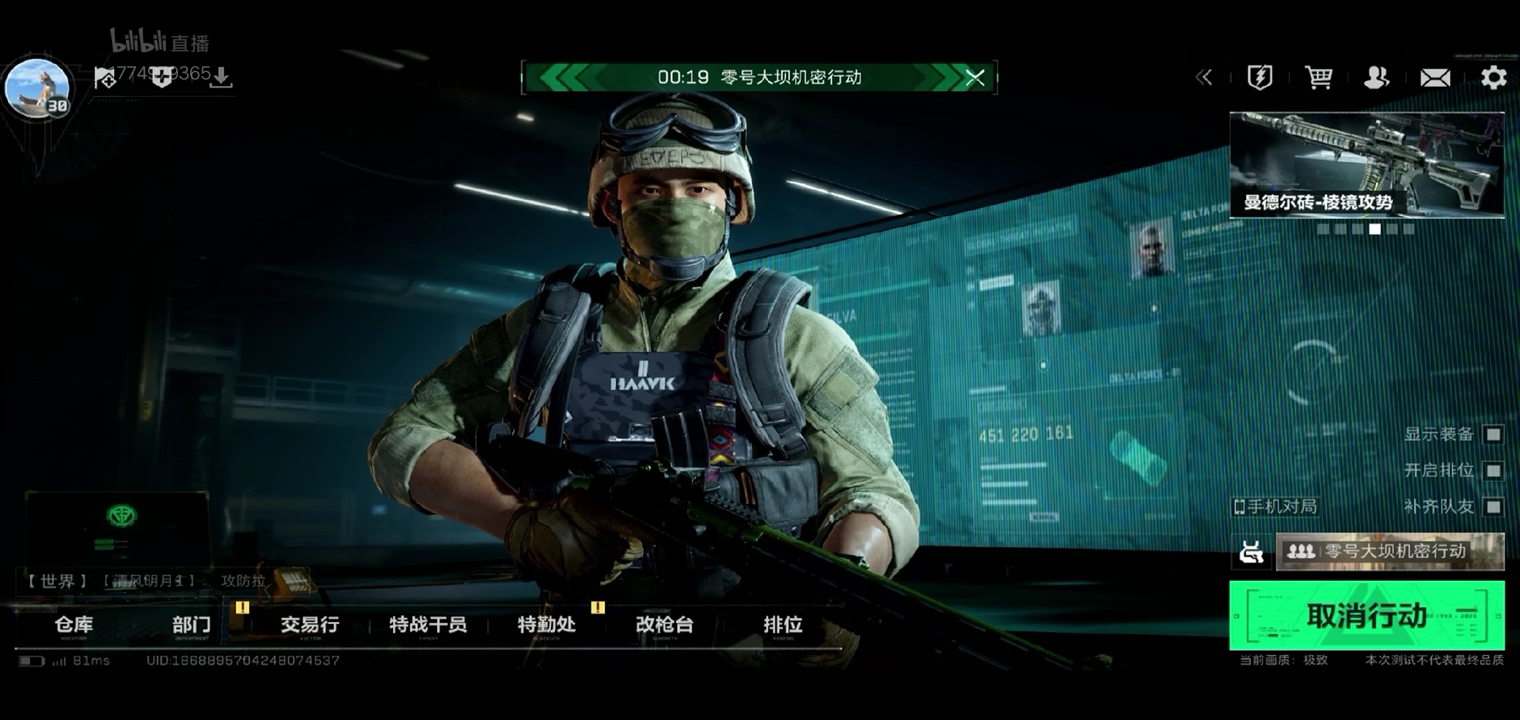Open the 特勤处 special duty menu

click(x=546, y=625)
